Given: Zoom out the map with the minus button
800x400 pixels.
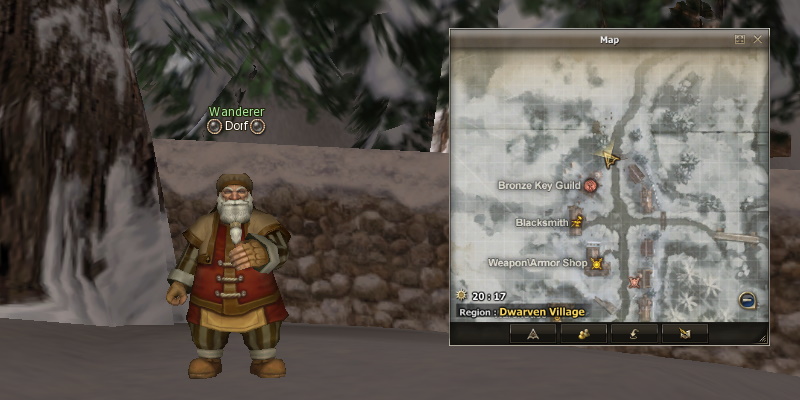Looking at the screenshot, I should pos(746,299).
